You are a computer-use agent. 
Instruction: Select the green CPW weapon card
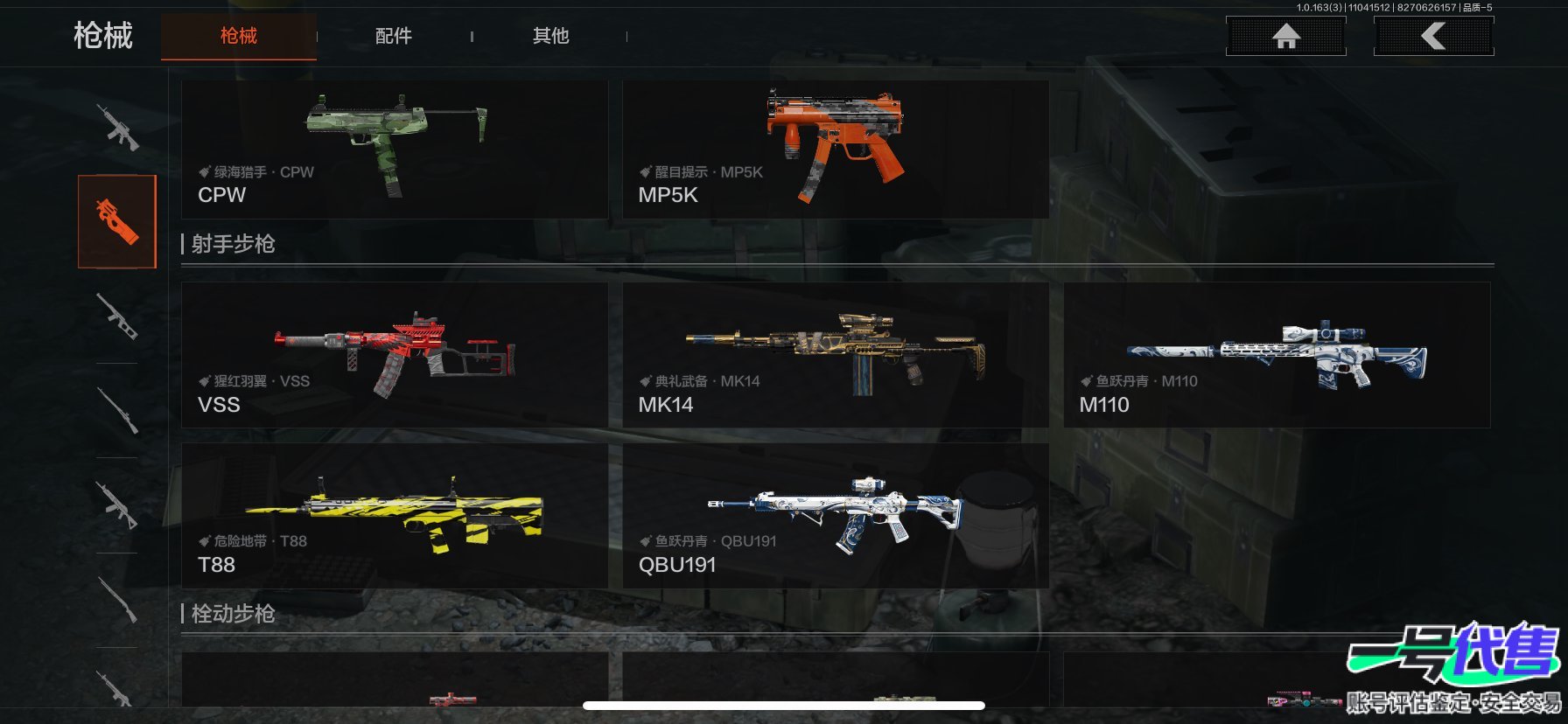click(394, 150)
